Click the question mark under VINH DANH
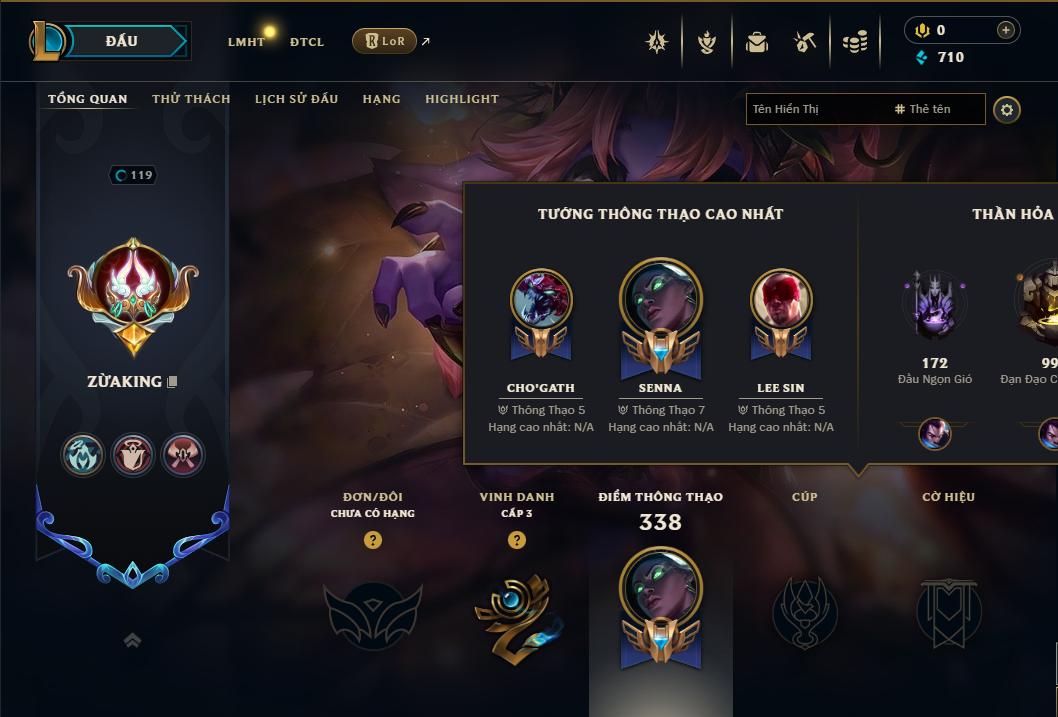 [x=517, y=540]
